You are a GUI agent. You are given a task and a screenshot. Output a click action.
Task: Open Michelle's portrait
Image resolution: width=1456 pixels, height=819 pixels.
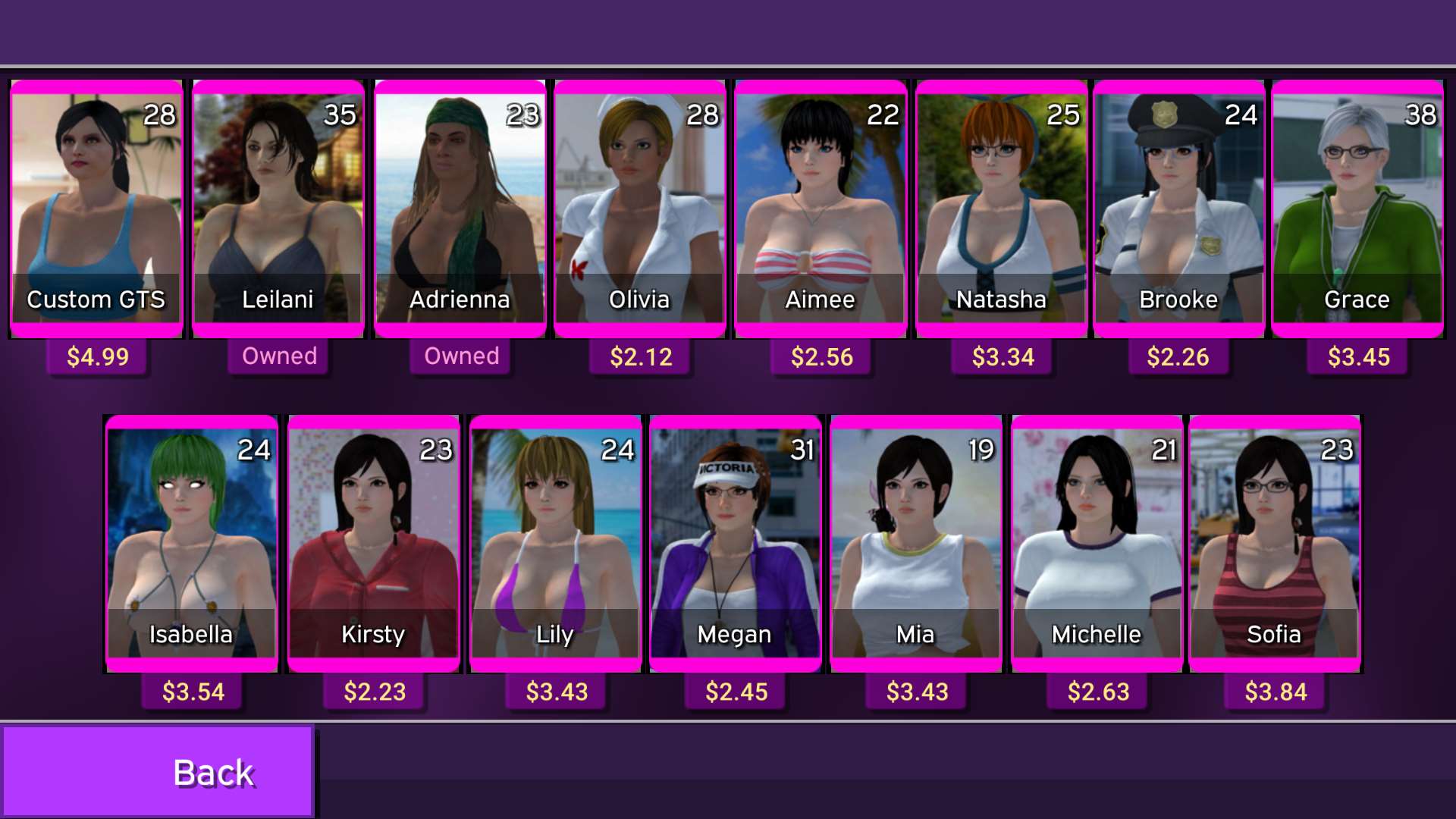point(1096,542)
